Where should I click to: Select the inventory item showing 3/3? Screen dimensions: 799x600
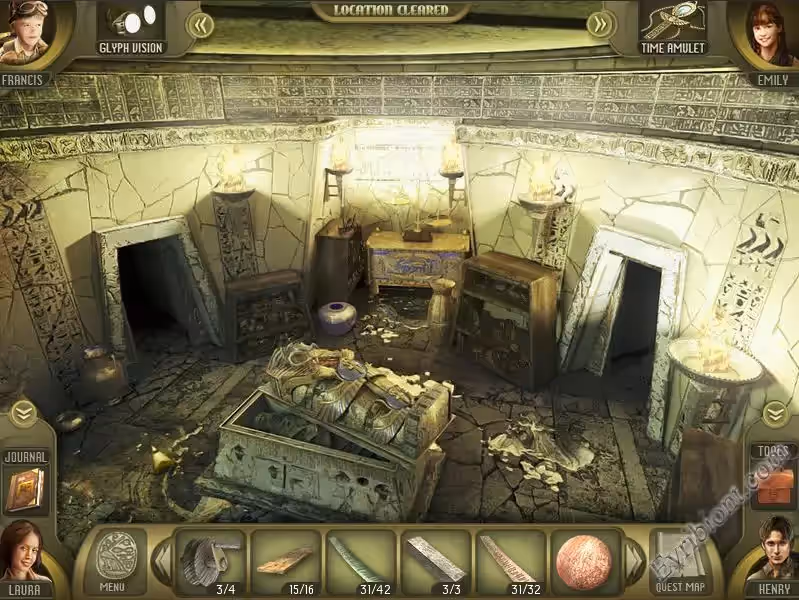(435, 560)
